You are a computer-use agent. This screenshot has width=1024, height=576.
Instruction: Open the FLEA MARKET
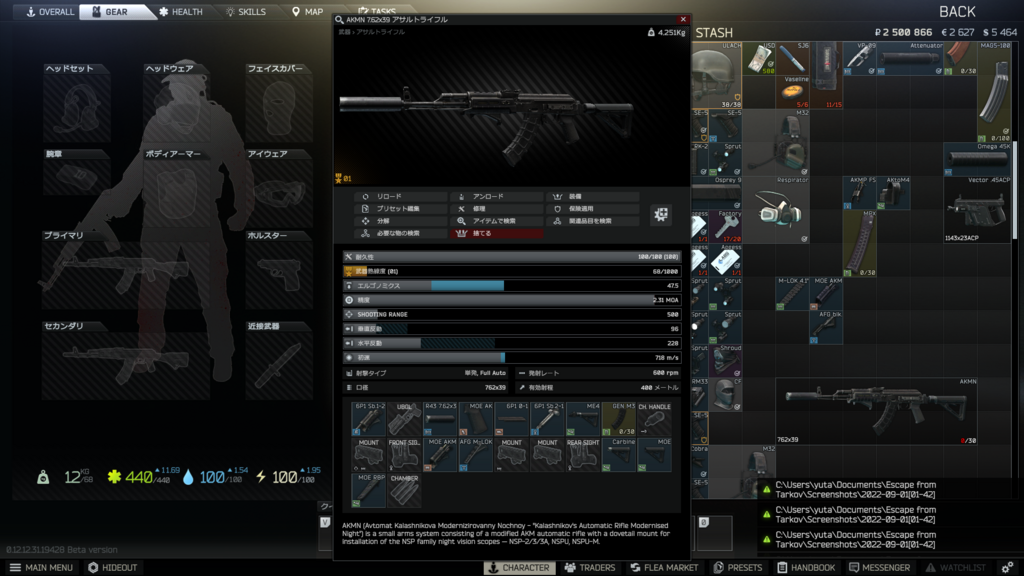click(x=663, y=568)
